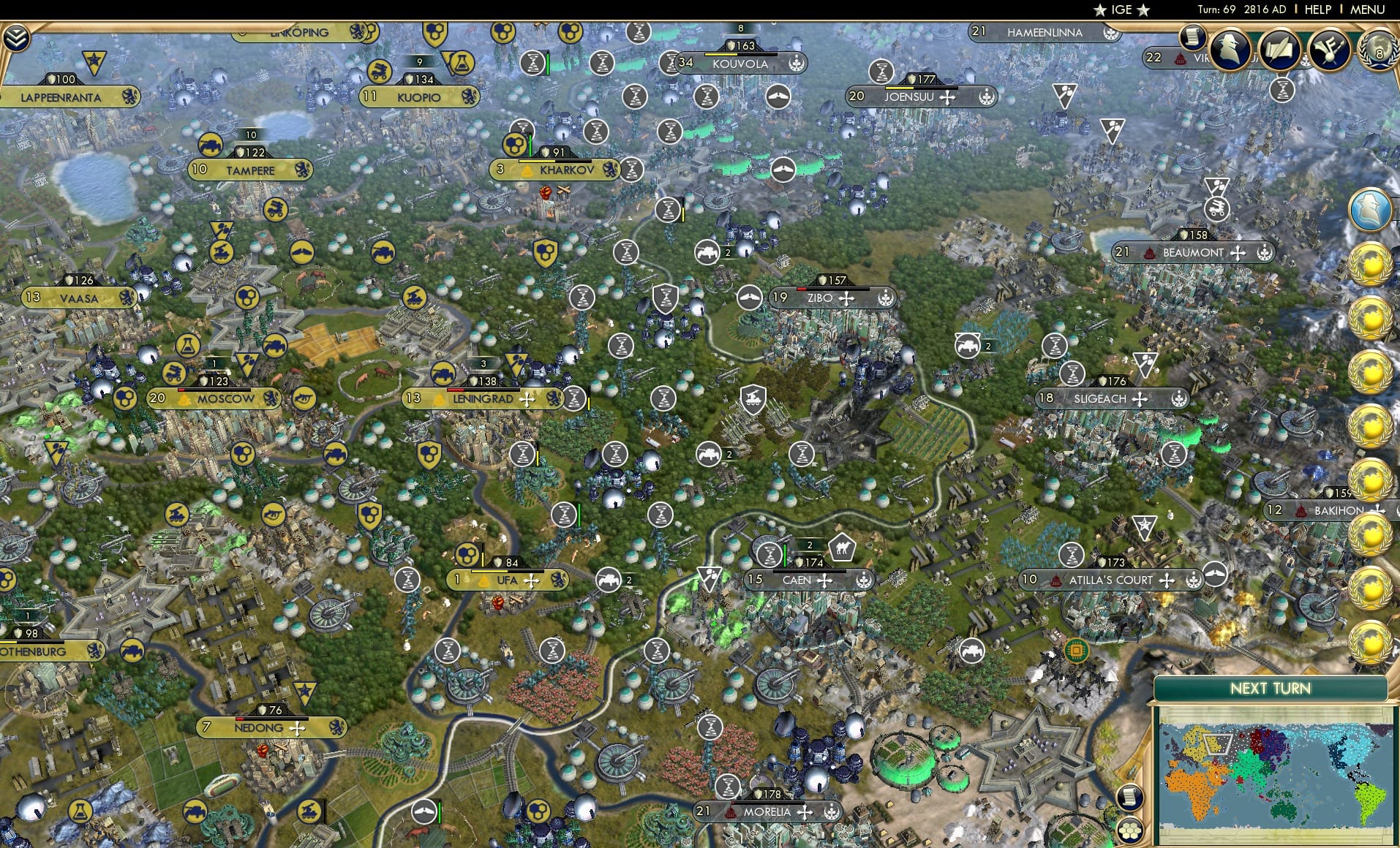Click the Hameenlinna city-state banner

pos(1044,32)
